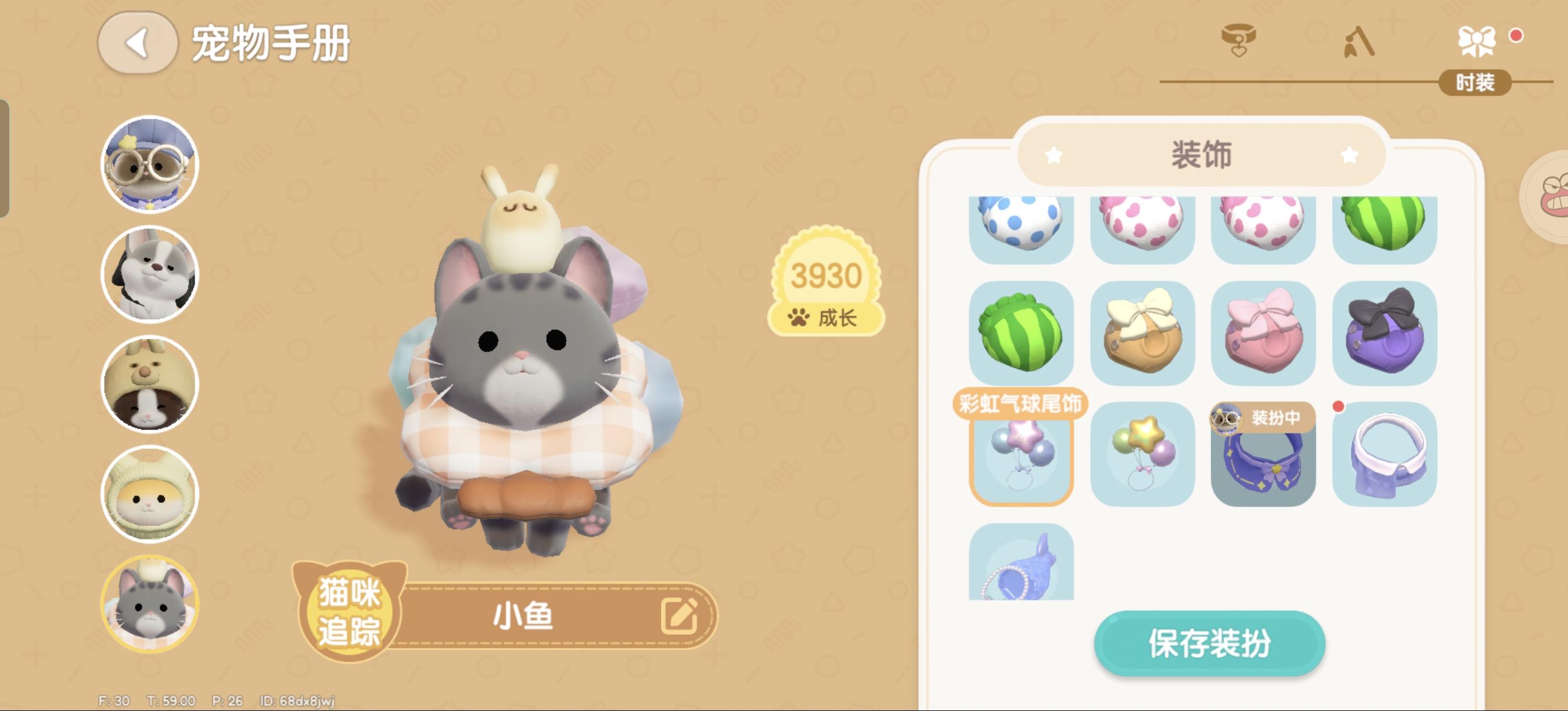This screenshot has width=1568, height=711.
Task: Click the bow icon with red notification dot
Action: (x=1477, y=41)
